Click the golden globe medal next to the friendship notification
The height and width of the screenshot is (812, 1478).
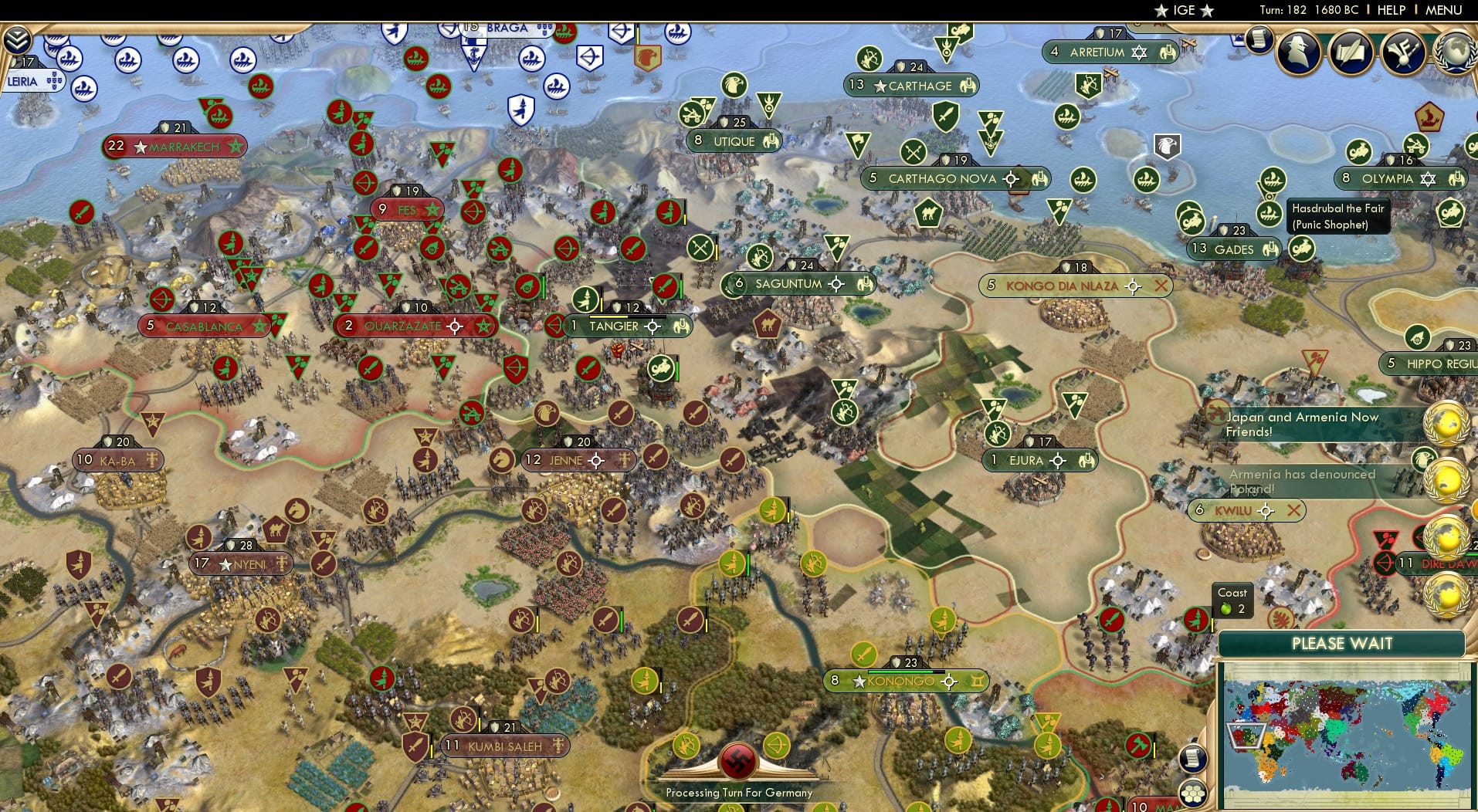pos(1445,425)
